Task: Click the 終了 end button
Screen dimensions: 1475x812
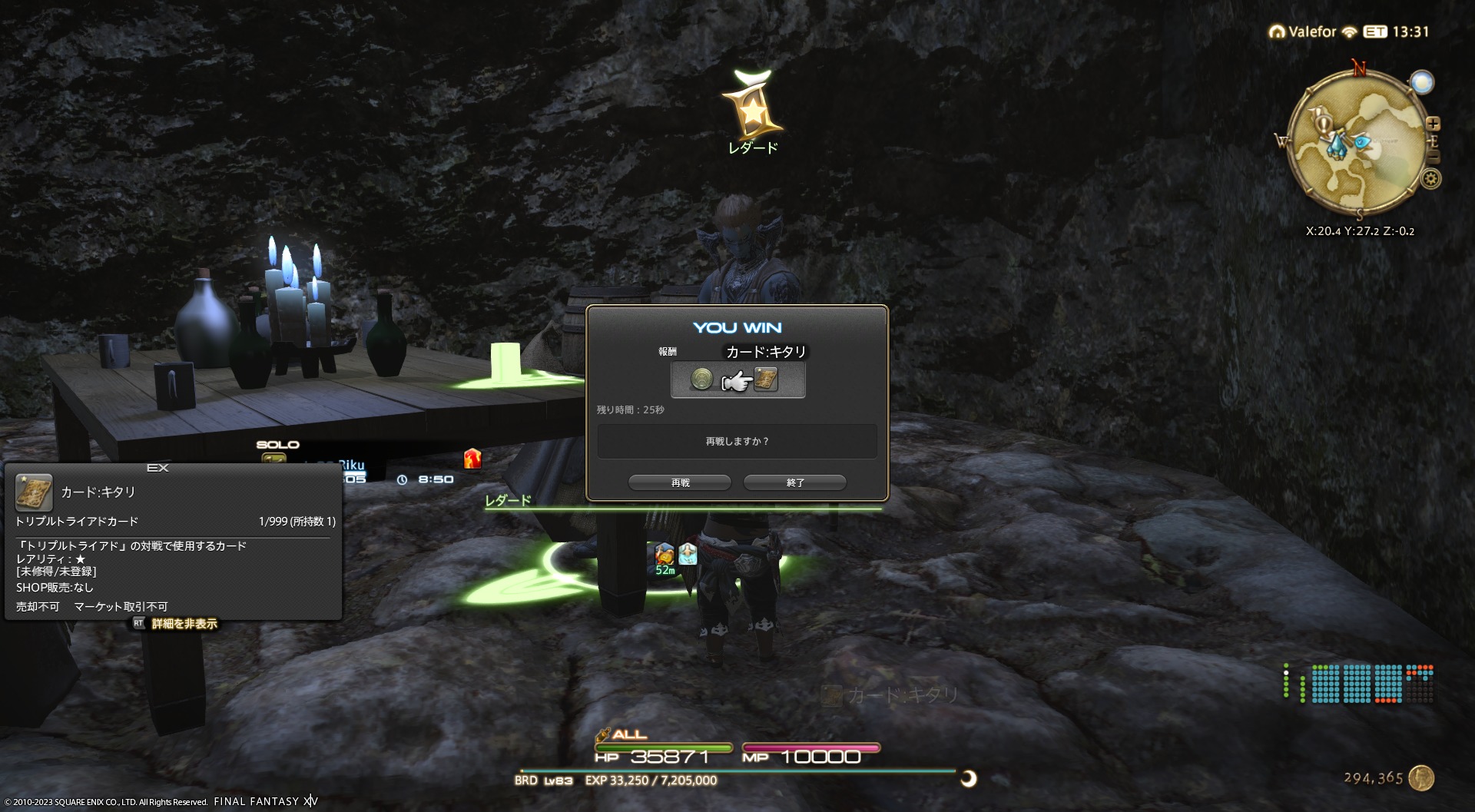Action: point(795,482)
